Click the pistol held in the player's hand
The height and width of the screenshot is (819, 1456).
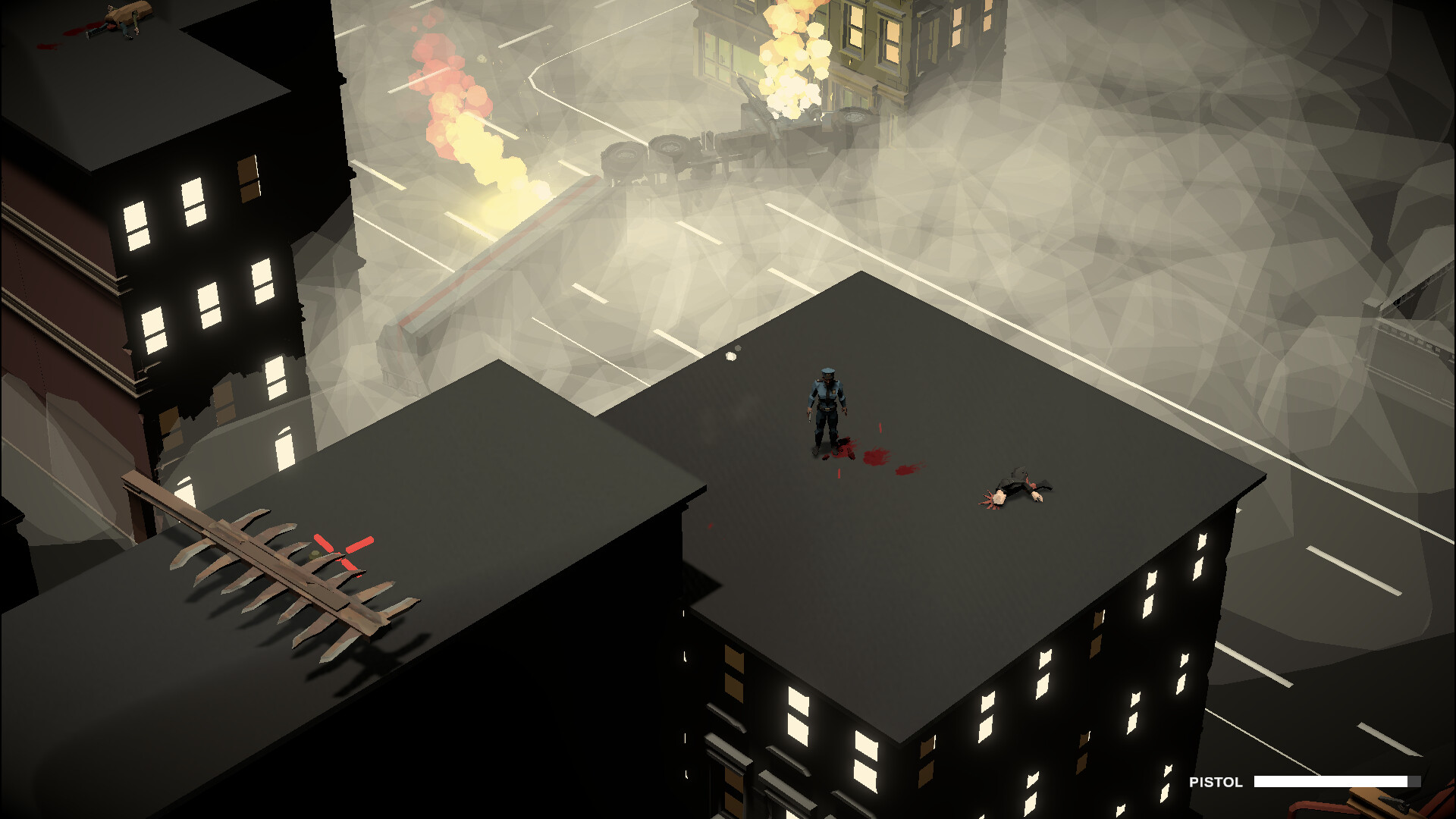(809, 416)
